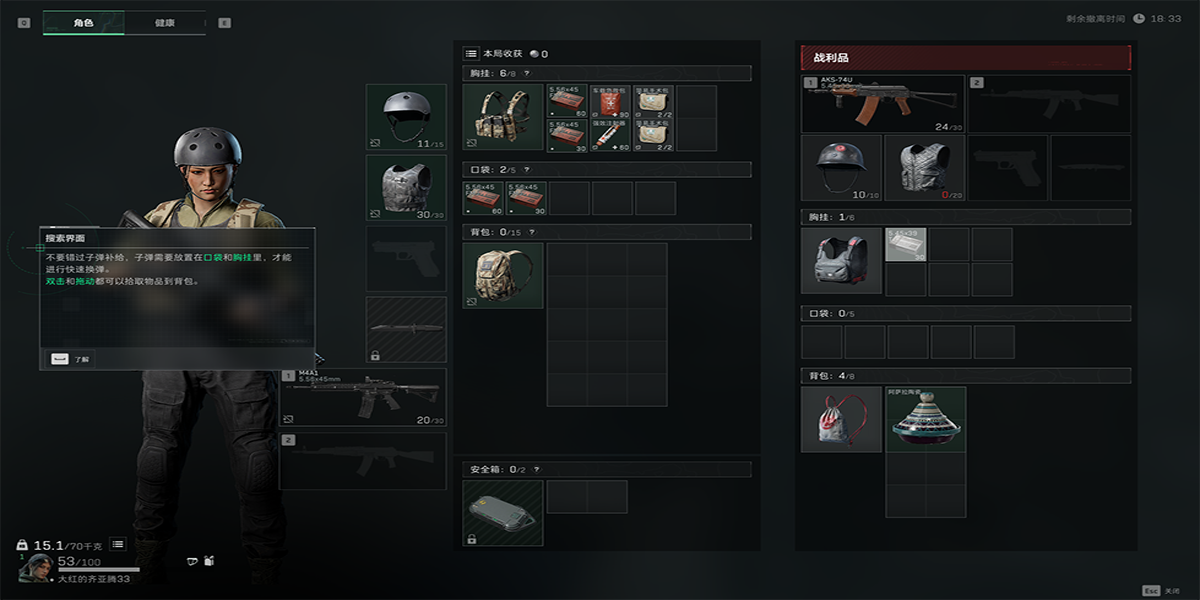Click the camo chest rig slot

(x=503, y=117)
